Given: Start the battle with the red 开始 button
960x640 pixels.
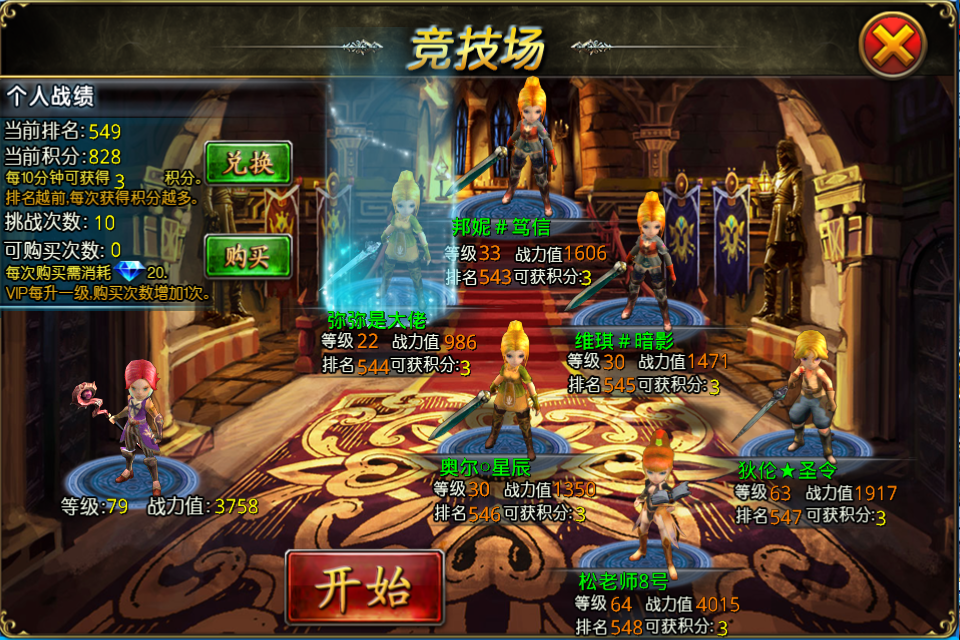Looking at the screenshot, I should (364, 588).
